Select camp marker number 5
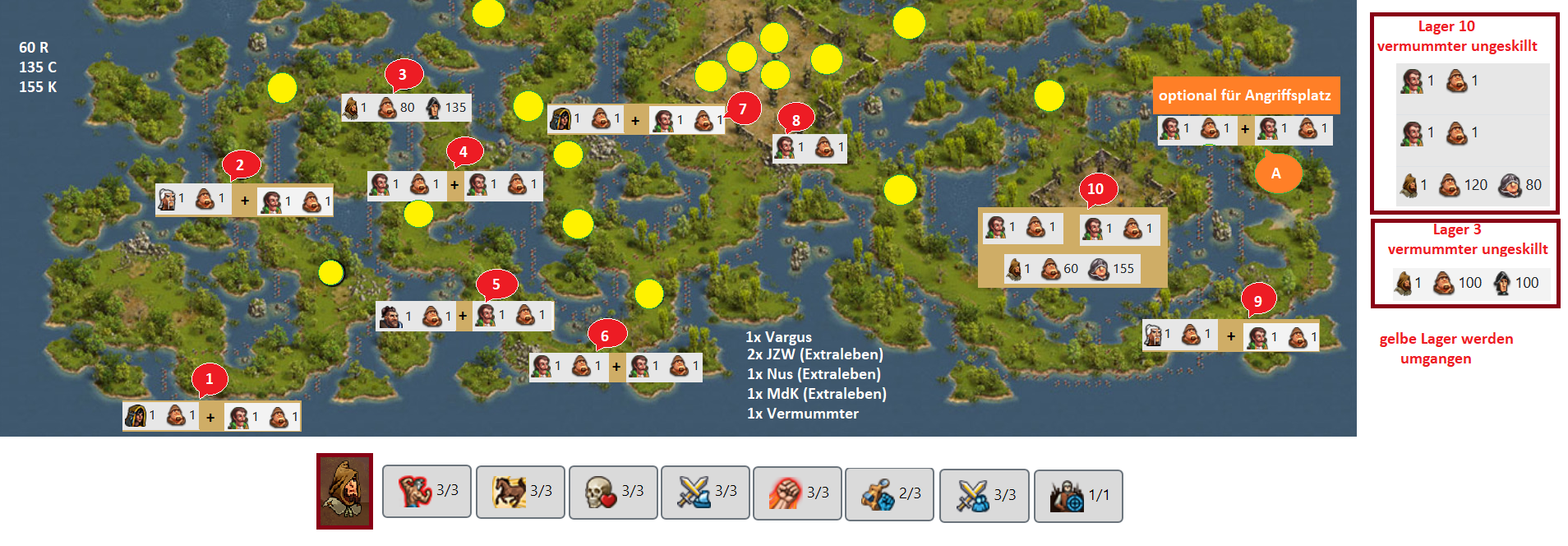The height and width of the screenshot is (546, 1568). click(x=496, y=285)
